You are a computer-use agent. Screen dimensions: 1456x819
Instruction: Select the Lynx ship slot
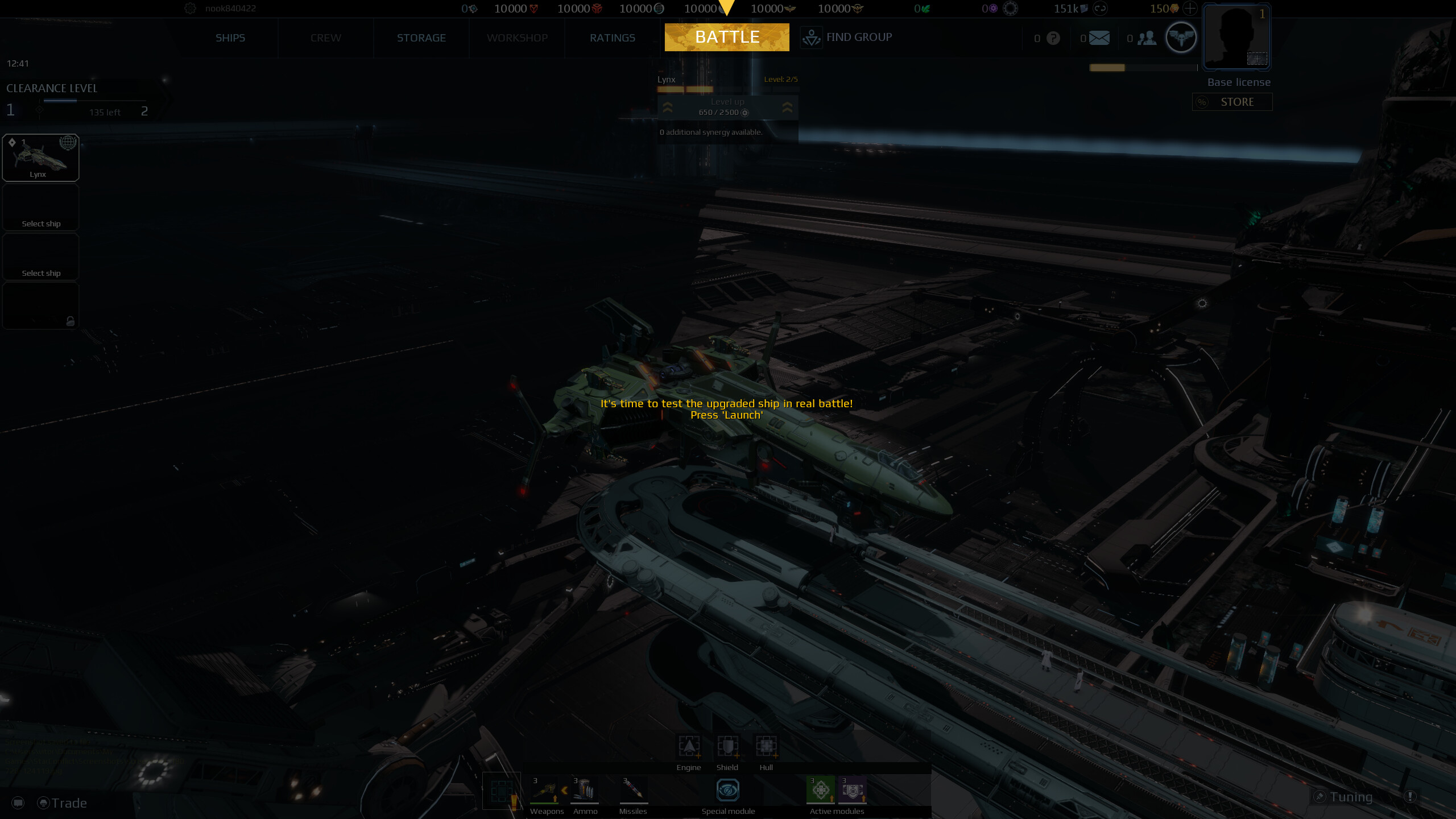[x=40, y=158]
